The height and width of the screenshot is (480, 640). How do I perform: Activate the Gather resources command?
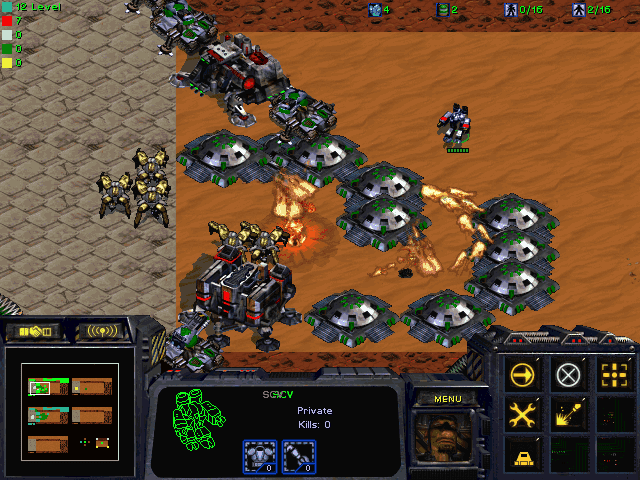pos(568,414)
